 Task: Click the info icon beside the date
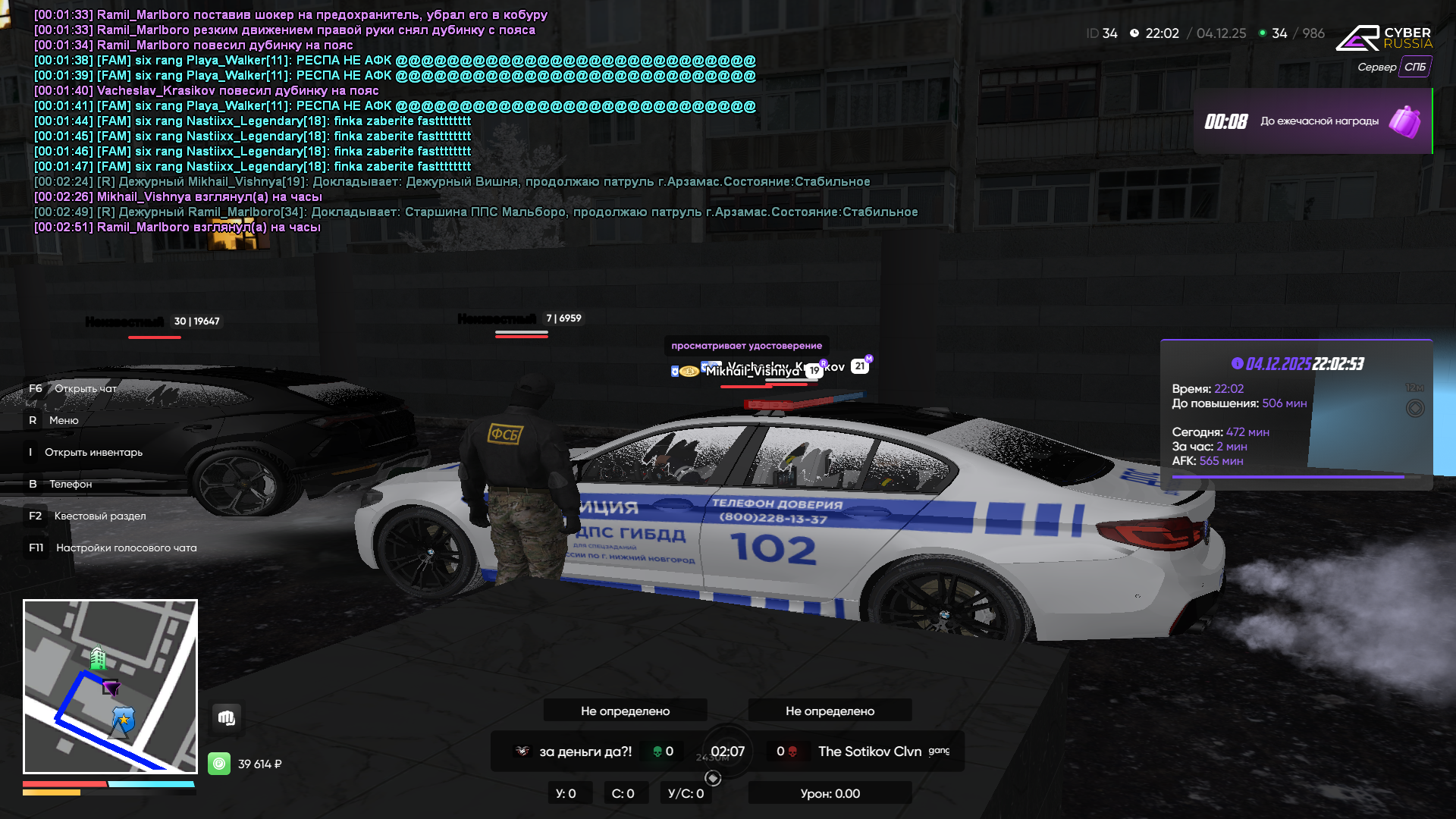coord(1238,363)
